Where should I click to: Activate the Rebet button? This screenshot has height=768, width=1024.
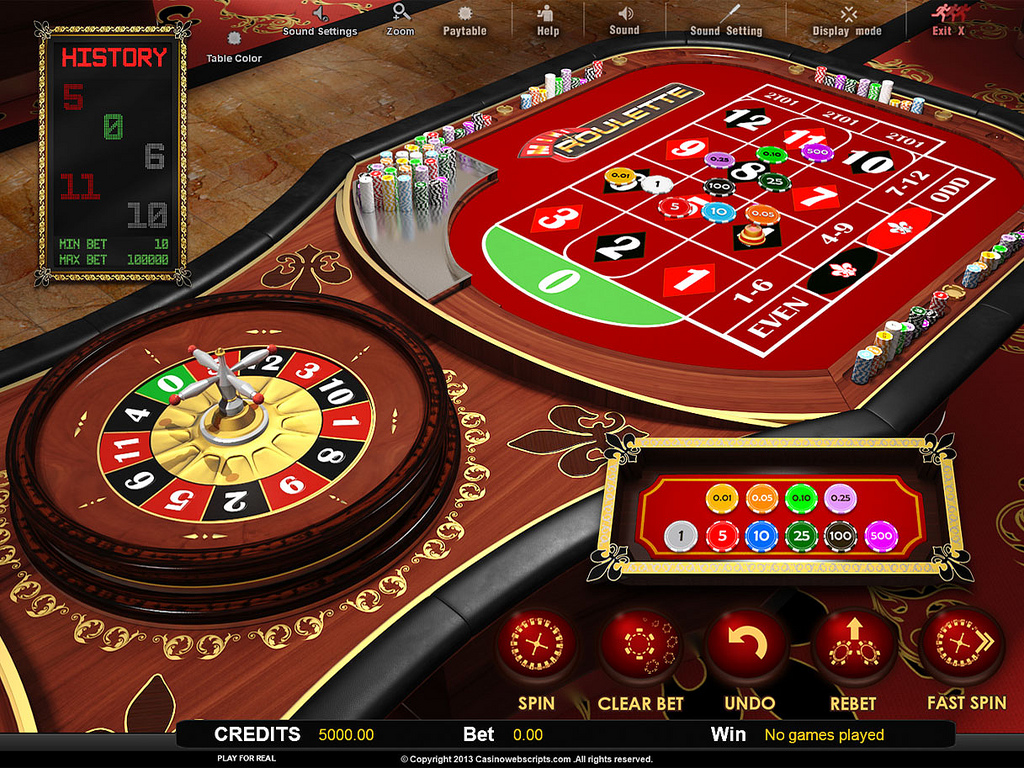click(x=852, y=646)
